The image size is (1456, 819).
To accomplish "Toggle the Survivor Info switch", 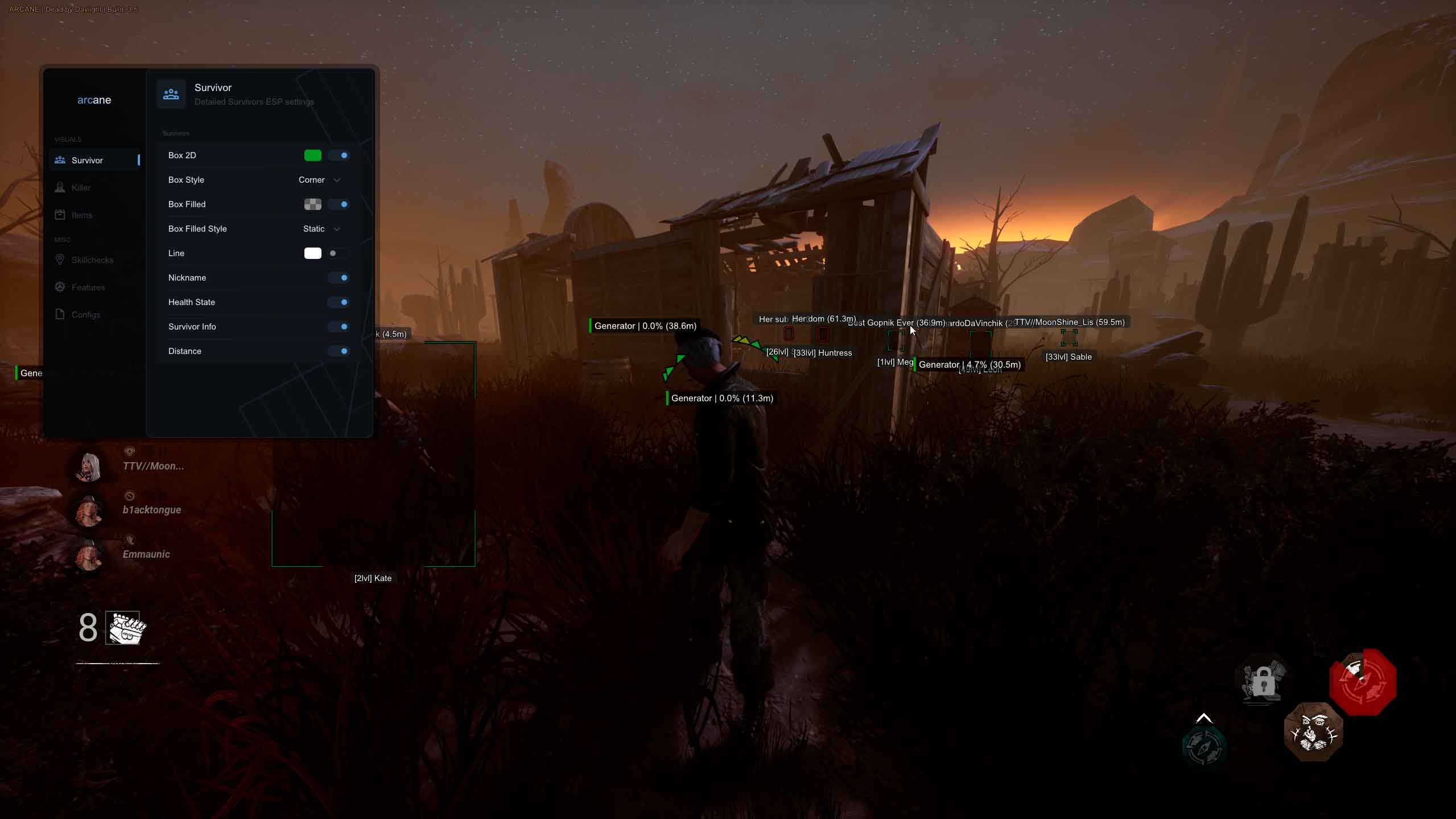I will pos(340,327).
